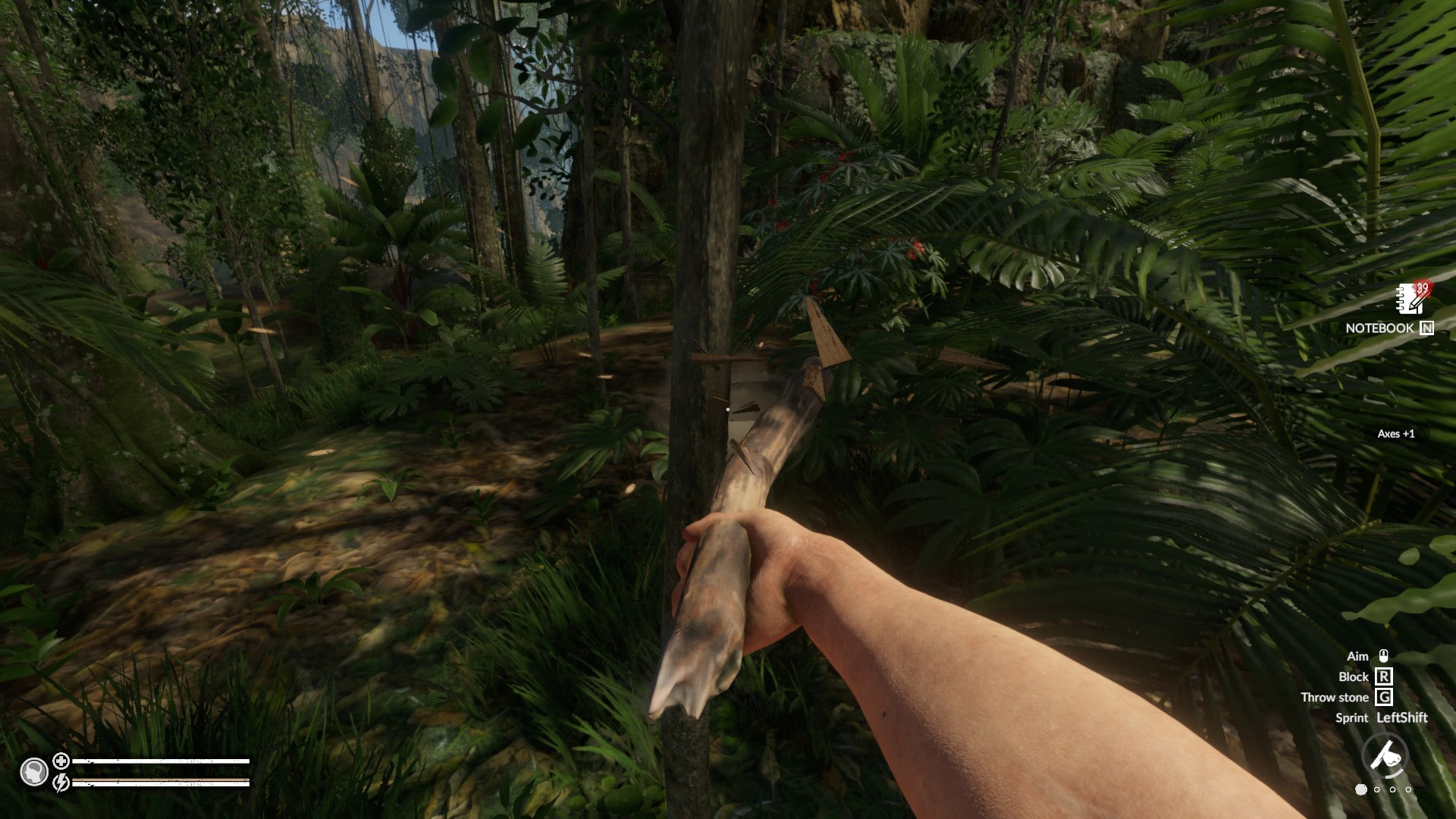The width and height of the screenshot is (1456, 819).
Task: Select the equipped axe weapon icon
Action: (1385, 755)
